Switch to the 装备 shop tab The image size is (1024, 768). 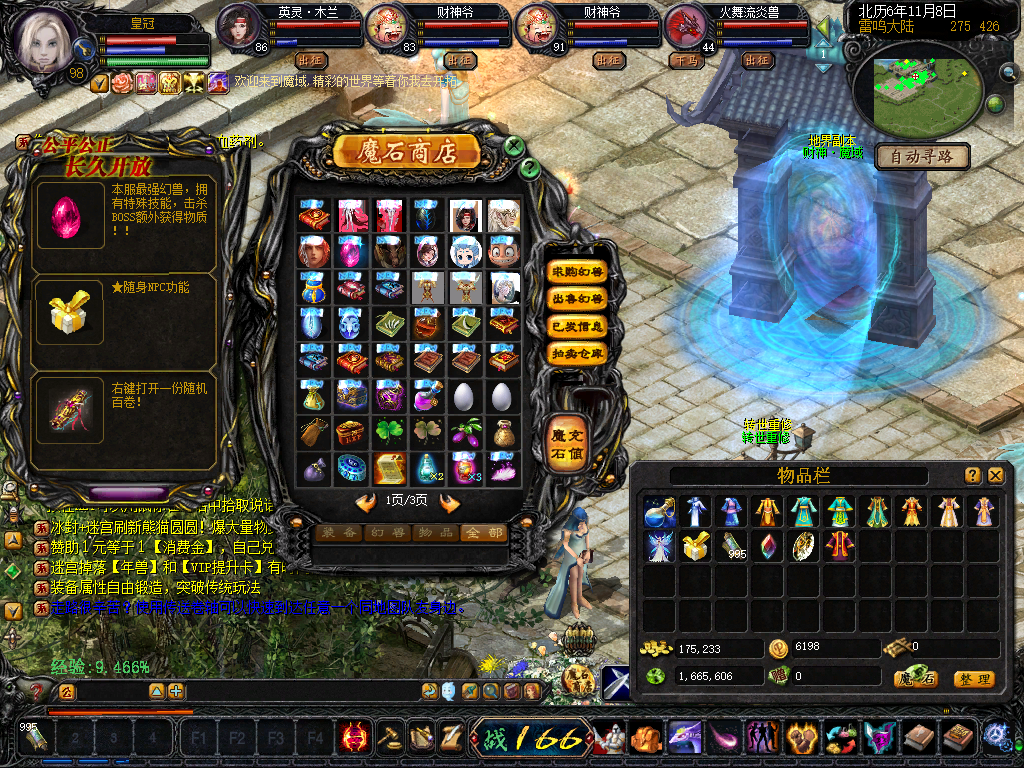click(338, 533)
